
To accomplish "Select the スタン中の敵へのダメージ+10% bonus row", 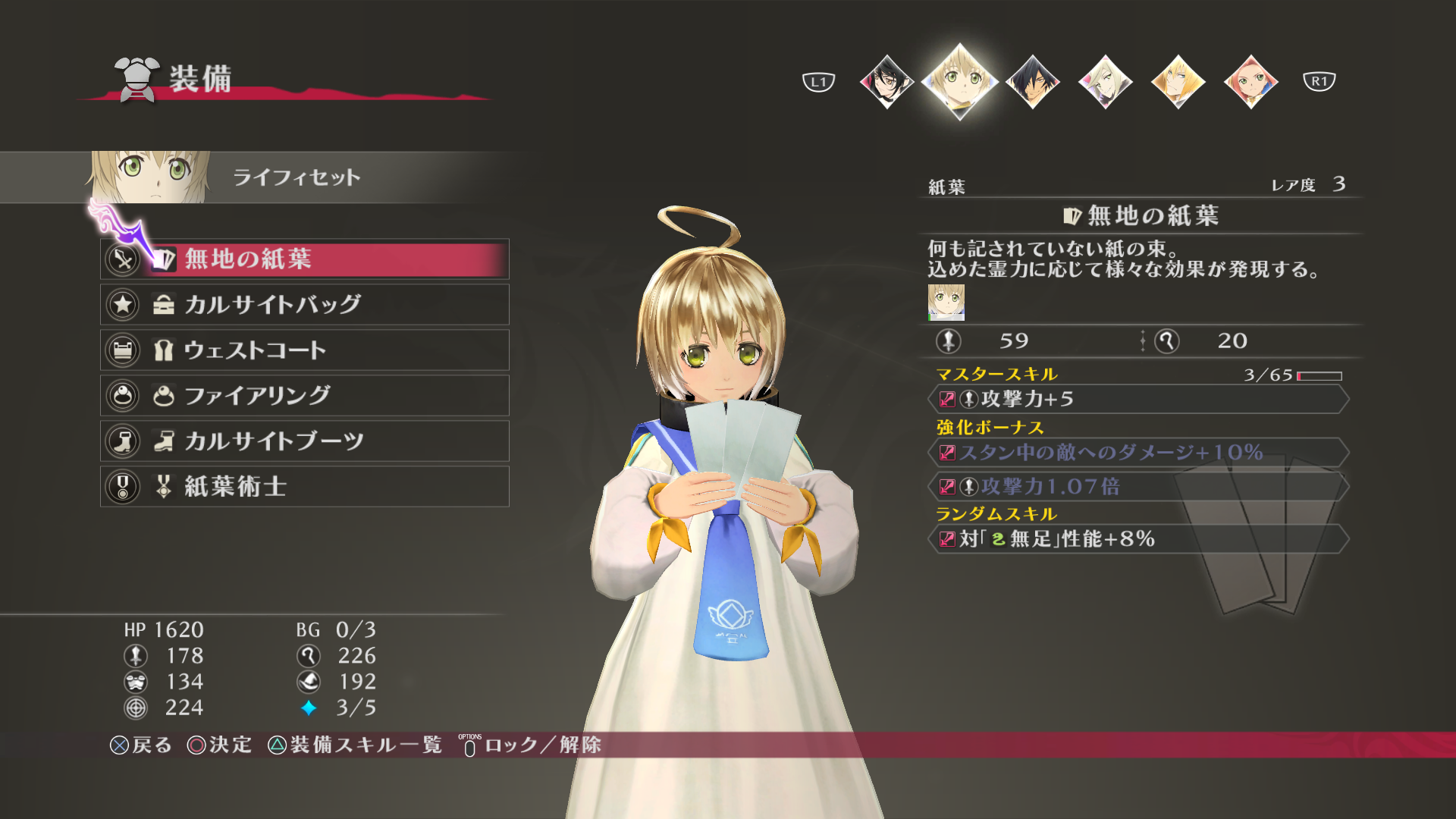I will tap(1137, 453).
